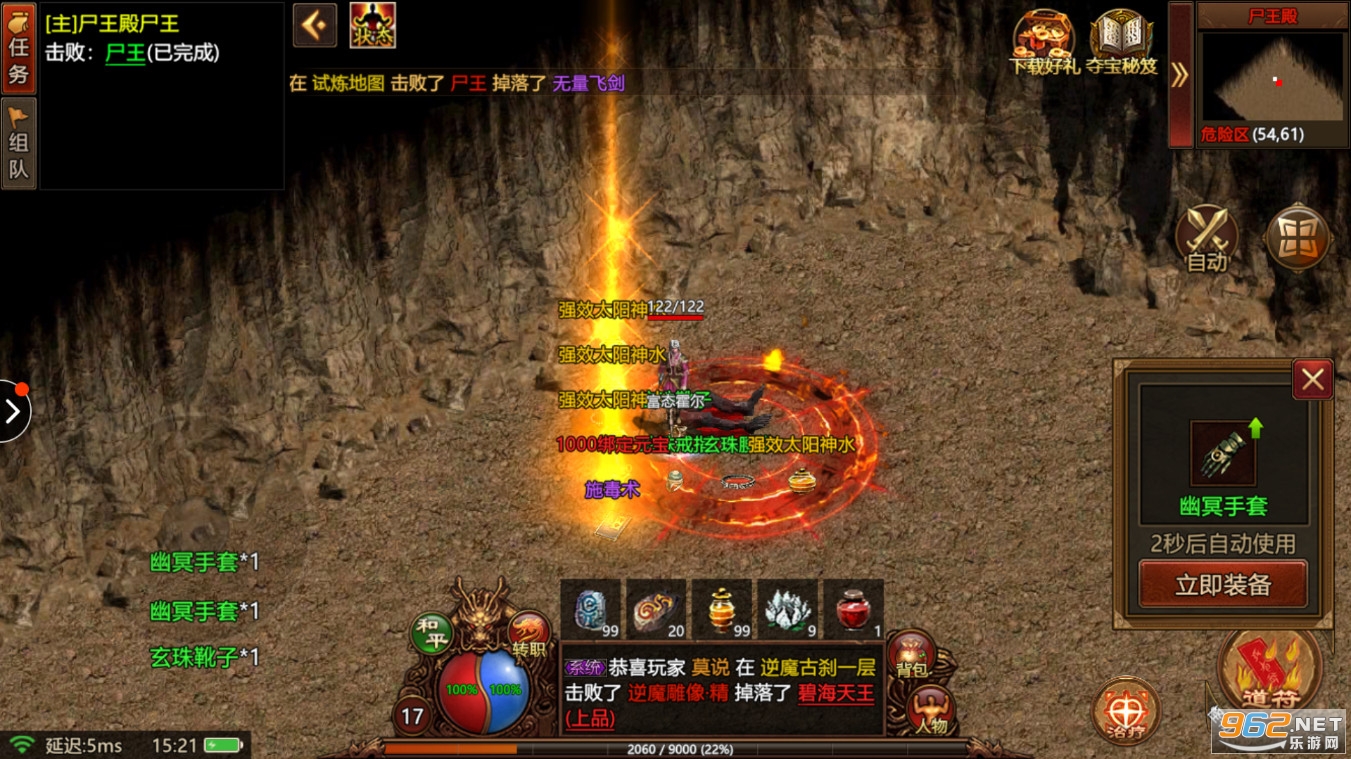This screenshot has height=759, width=1351.
Task: Toggle the 和平 peace attack mode
Action: [x=432, y=634]
